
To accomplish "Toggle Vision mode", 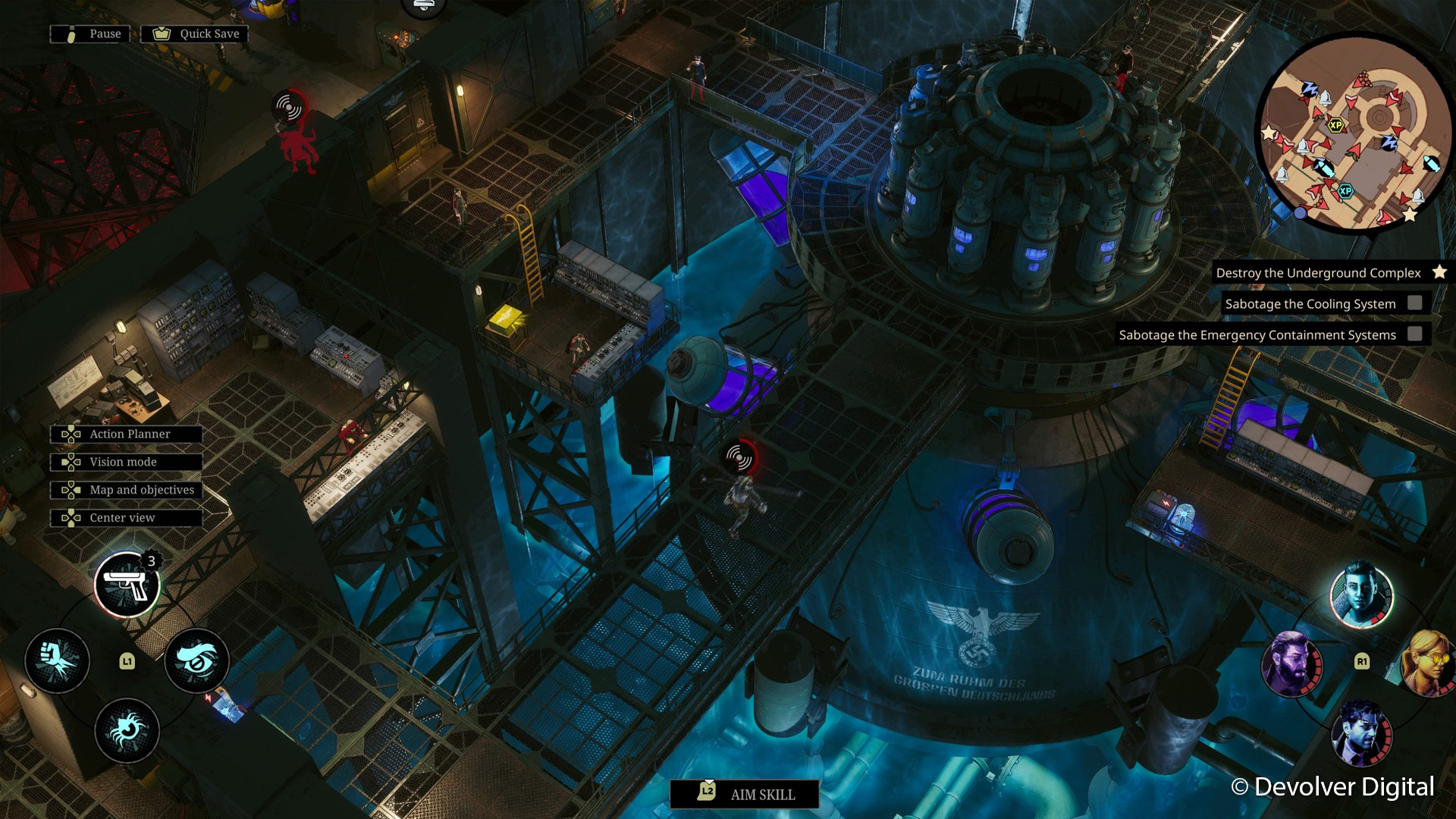I will point(127,462).
